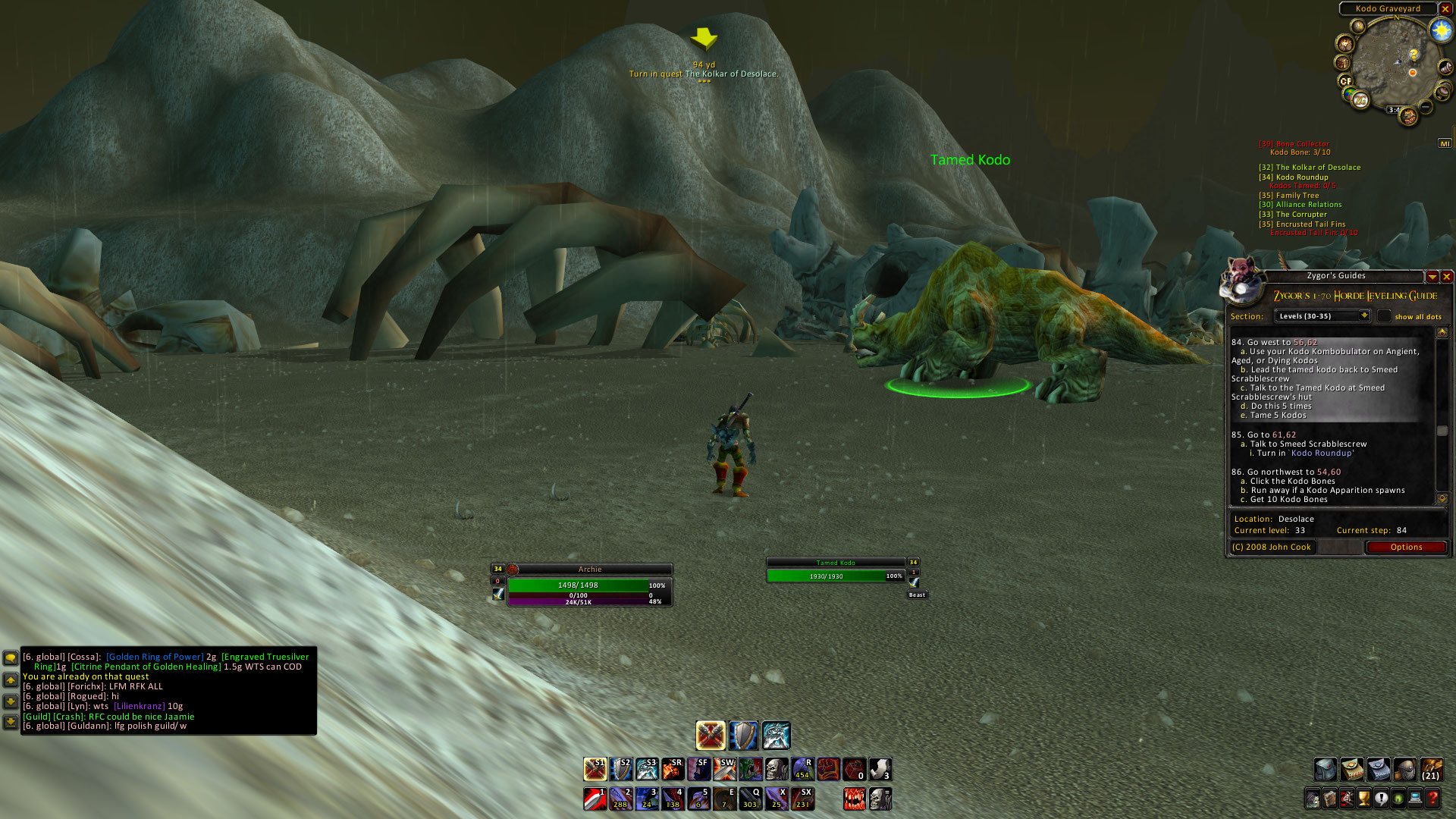The image size is (1456, 819).
Task: Toggle the 'show all dots' checkbox
Action: point(1385,316)
